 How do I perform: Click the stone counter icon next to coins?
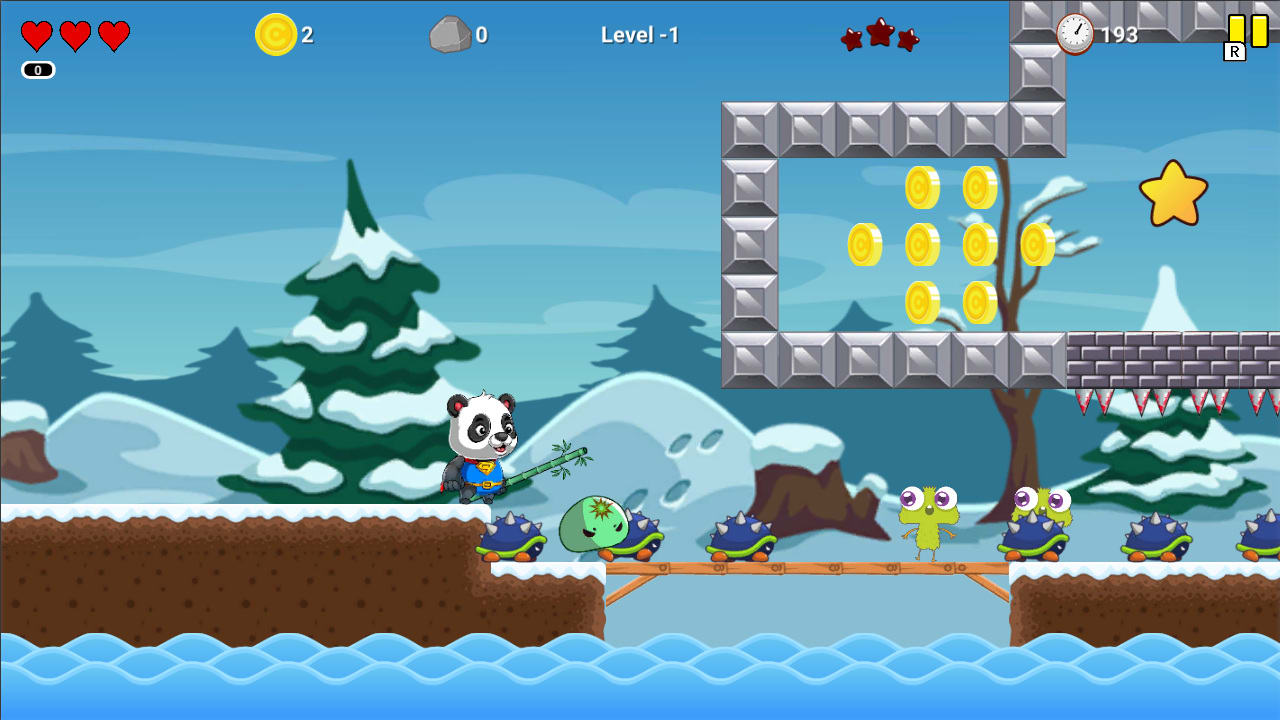coord(452,33)
